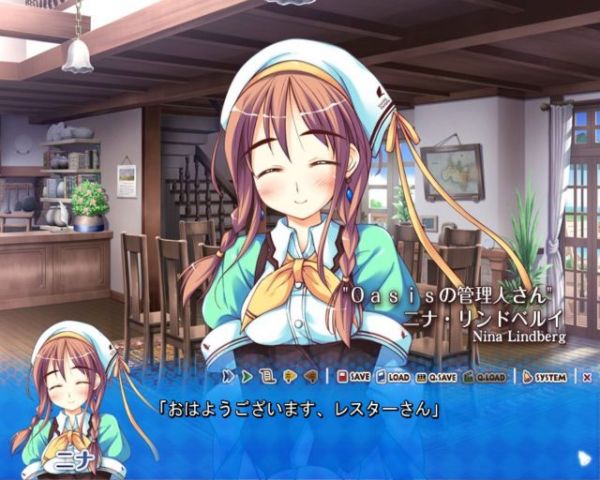600x480 pixels.
Task: Hide the message window with the X
Action: coord(587,377)
